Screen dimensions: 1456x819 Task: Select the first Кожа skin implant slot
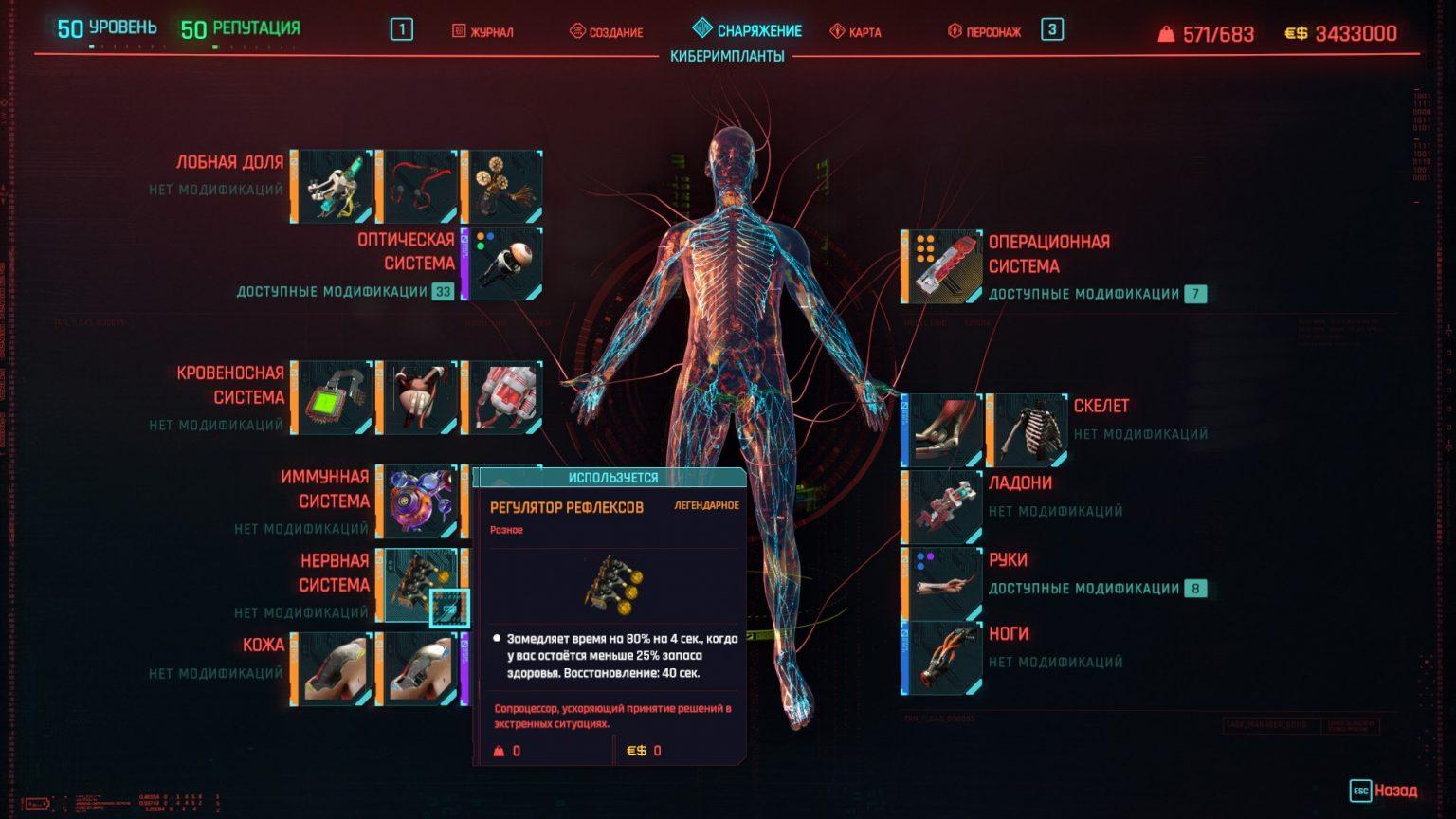pos(333,662)
